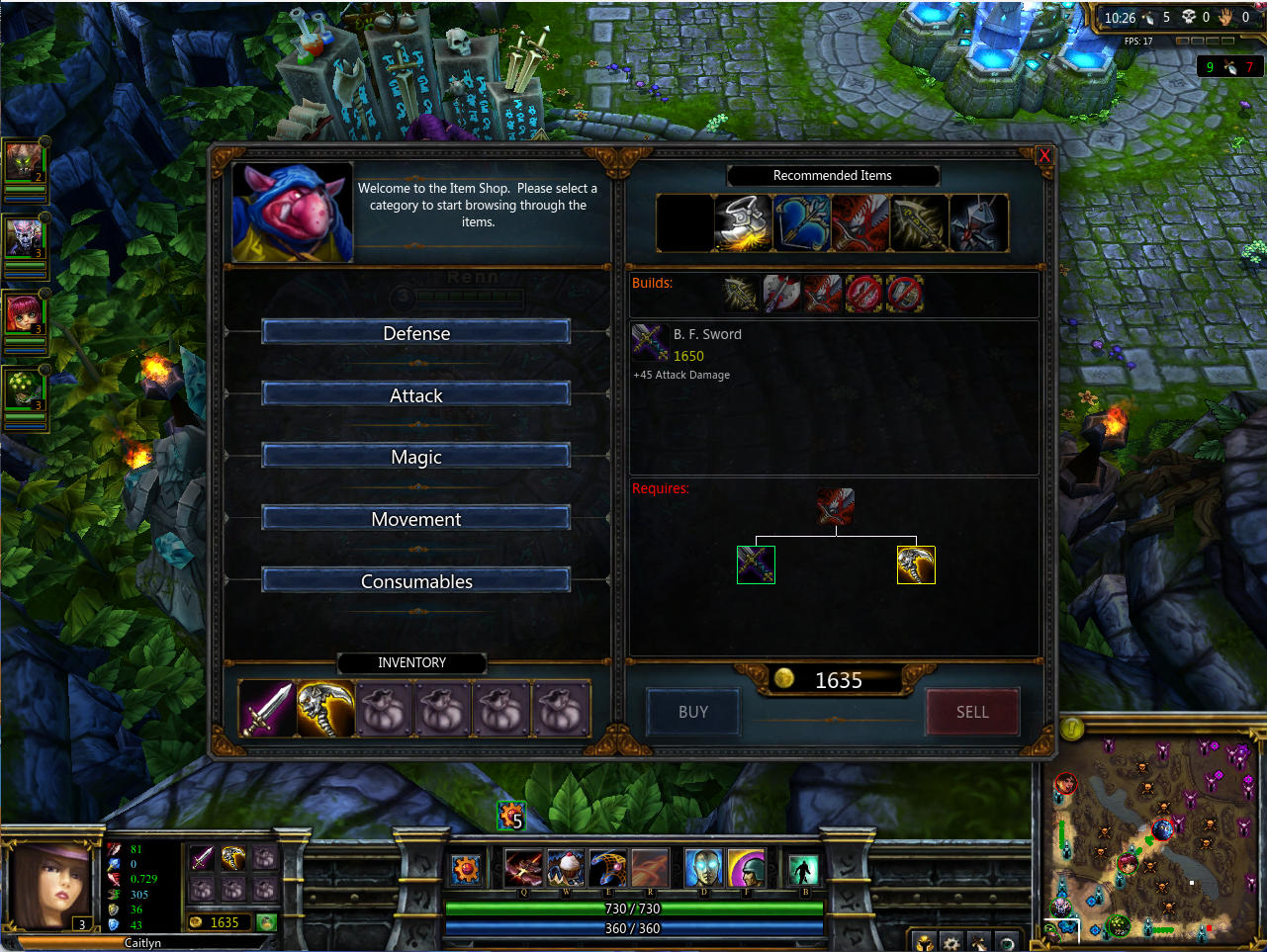The height and width of the screenshot is (952, 1267).
Task: Browse the Attack item category
Action: pyautogui.click(x=415, y=395)
